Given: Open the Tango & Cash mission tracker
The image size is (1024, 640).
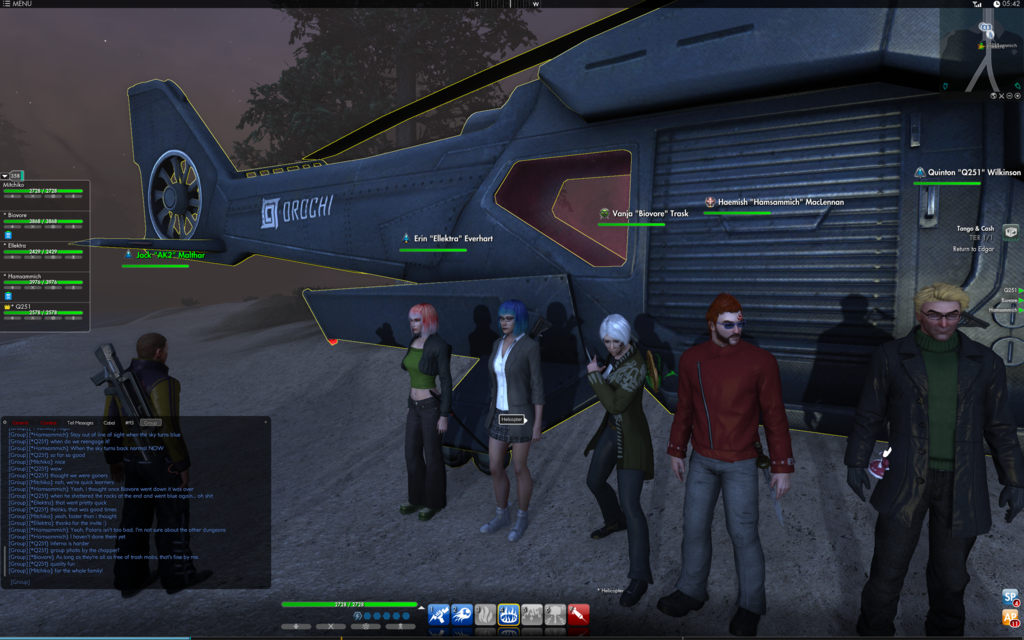Looking at the screenshot, I should 973,229.
